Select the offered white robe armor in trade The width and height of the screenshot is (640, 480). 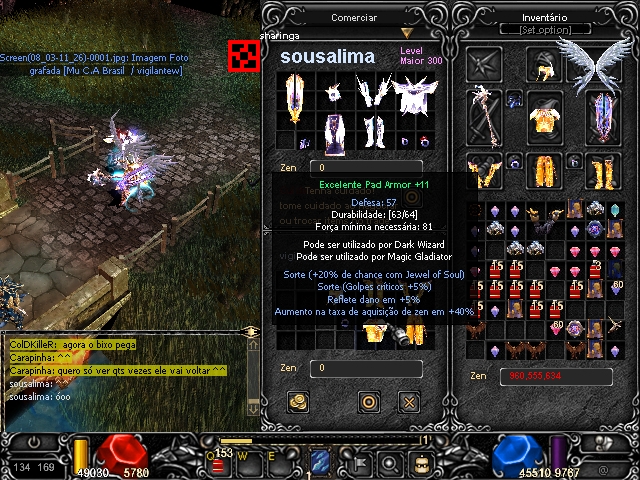click(410, 97)
